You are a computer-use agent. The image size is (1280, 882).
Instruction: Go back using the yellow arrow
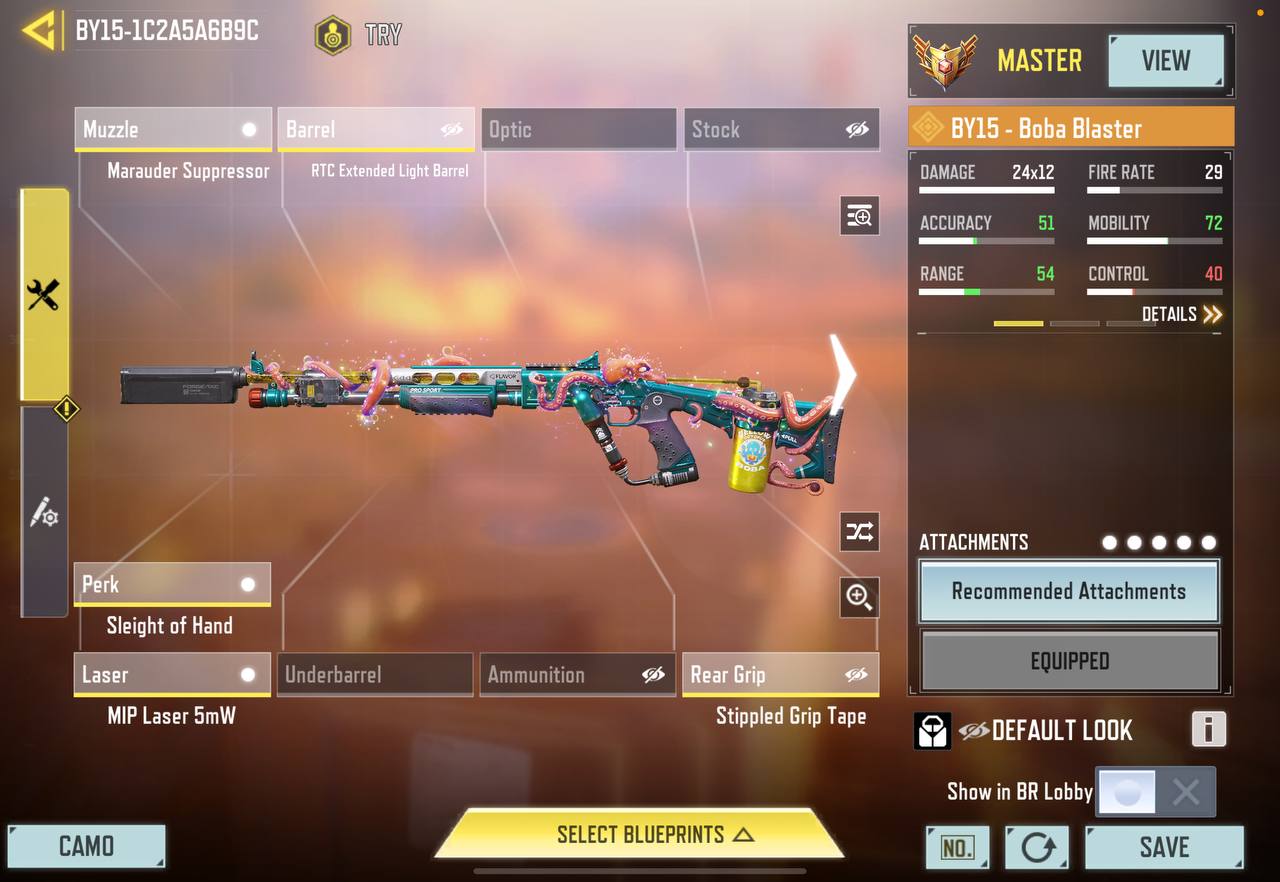(x=39, y=31)
